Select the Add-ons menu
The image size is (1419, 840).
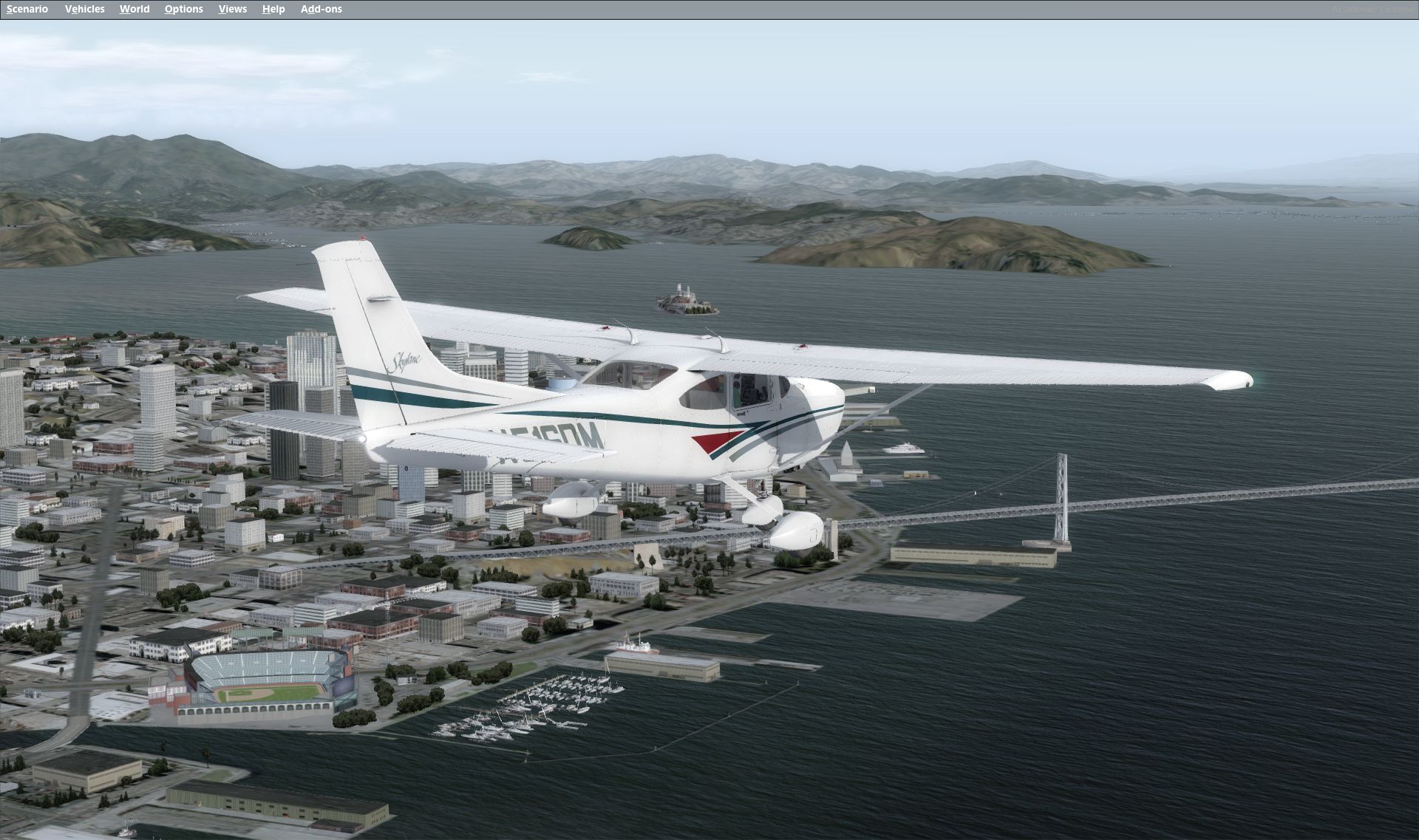tap(321, 9)
